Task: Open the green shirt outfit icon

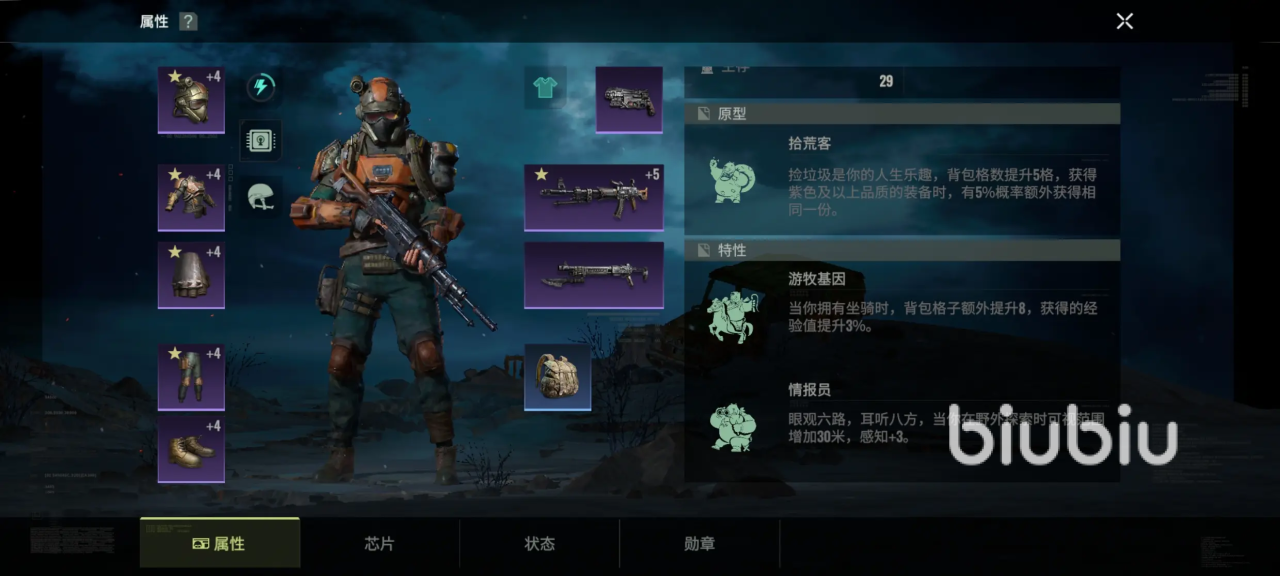Action: [545, 88]
